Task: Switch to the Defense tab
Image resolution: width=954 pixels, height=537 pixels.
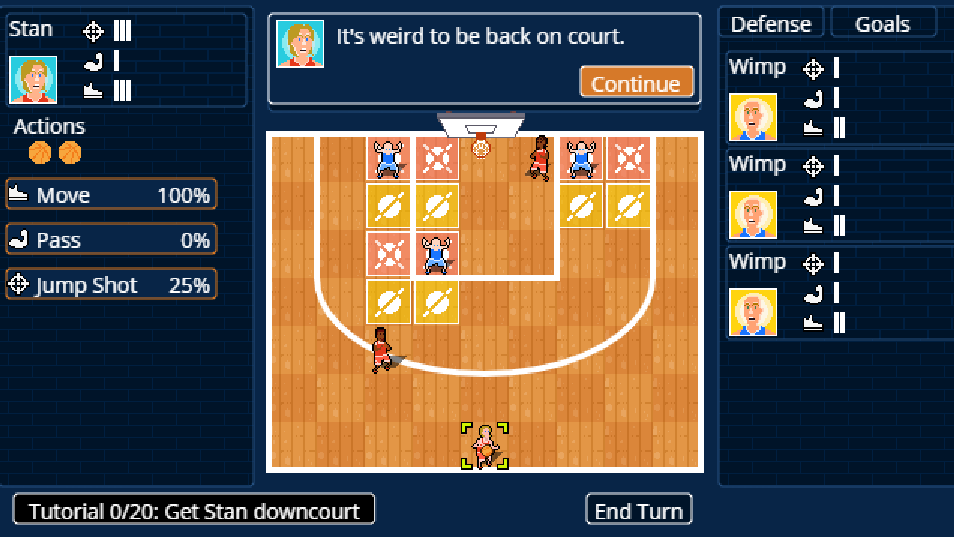Action: pos(771,24)
